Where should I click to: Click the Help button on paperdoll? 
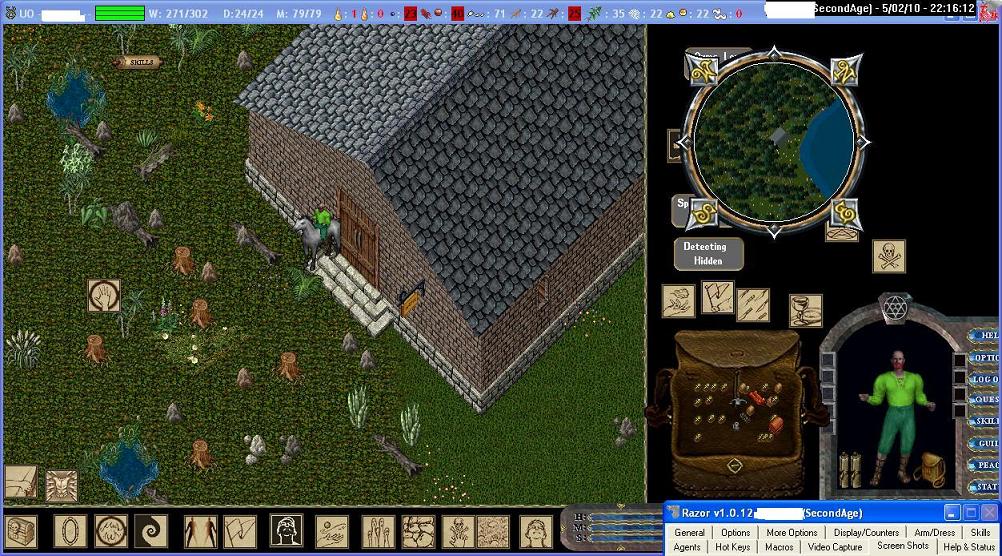pyautogui.click(x=986, y=336)
